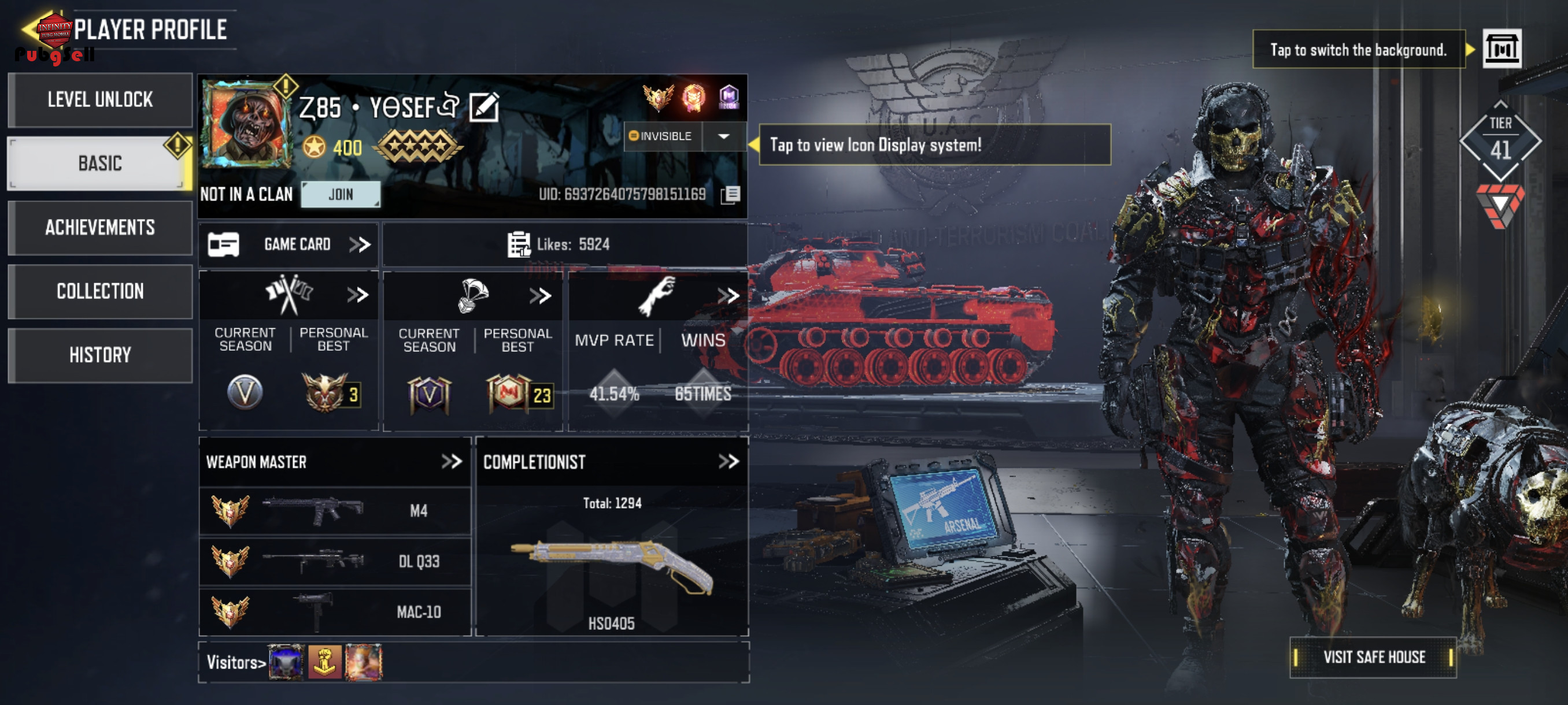Choose the DL Q33 weapon row
The image size is (1568, 705).
pos(335,562)
